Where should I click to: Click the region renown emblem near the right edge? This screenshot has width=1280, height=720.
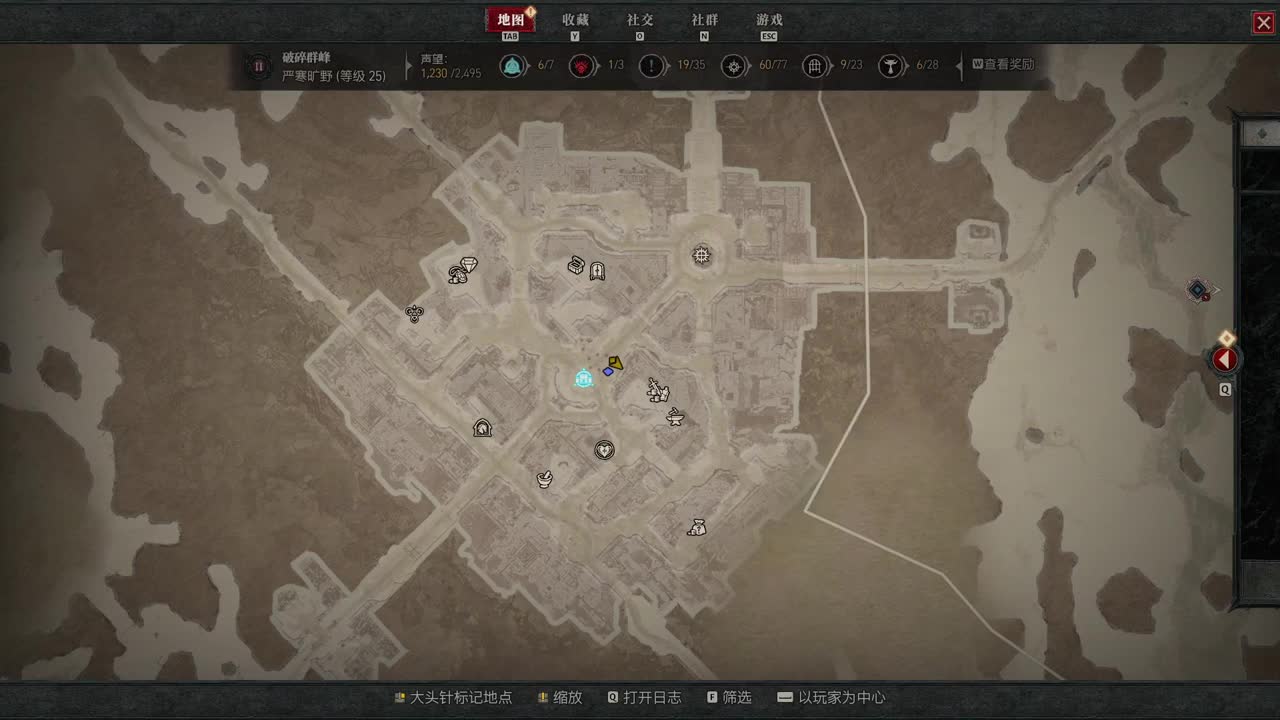pos(1199,291)
